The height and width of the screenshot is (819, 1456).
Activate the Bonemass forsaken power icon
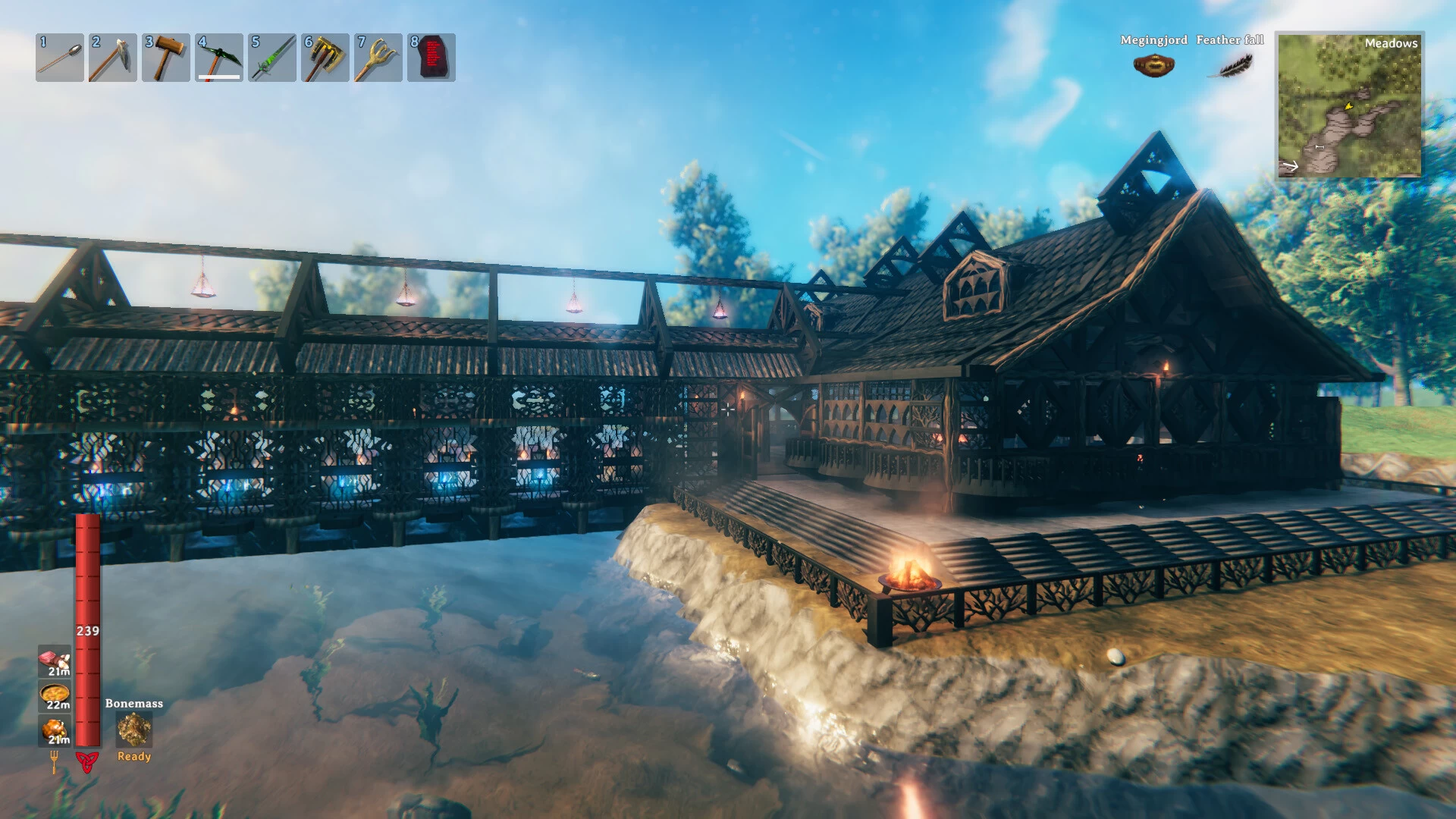[134, 730]
